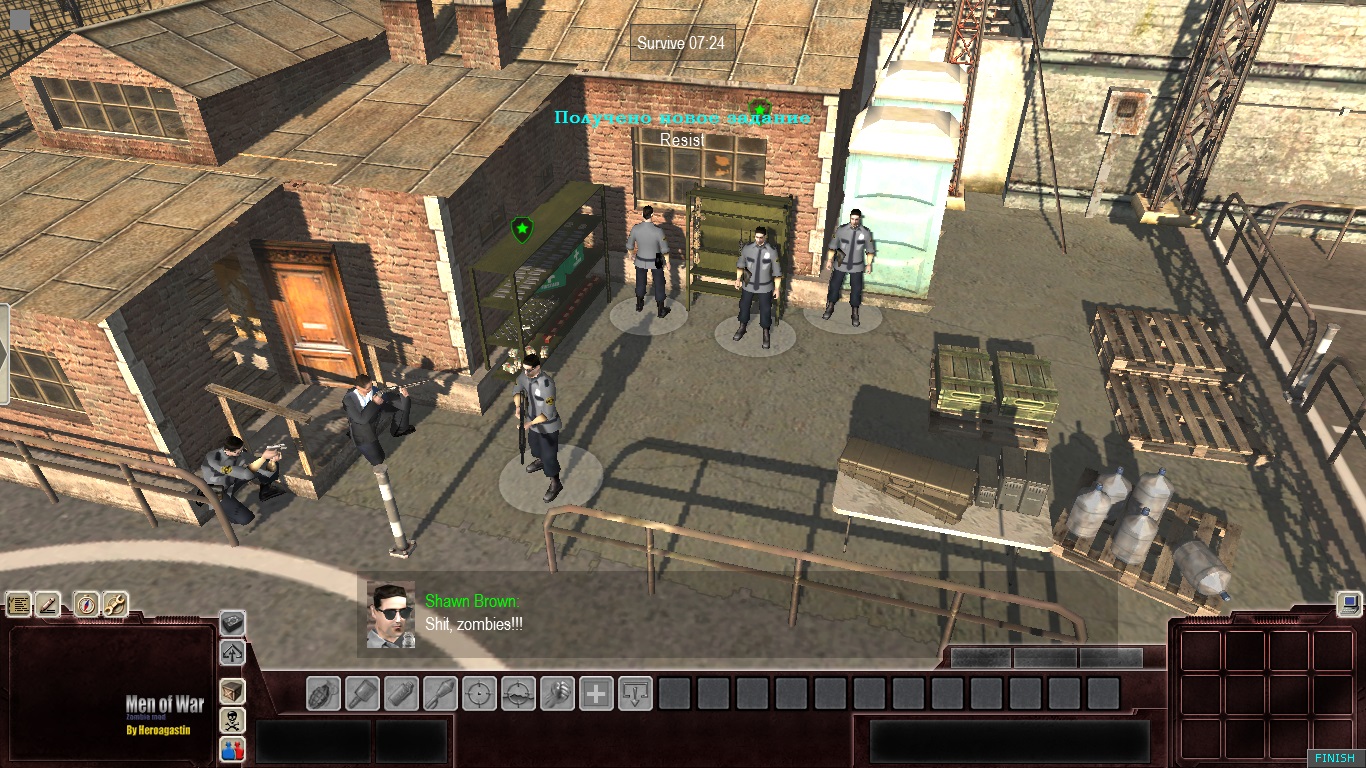Select the frag grenade action
1366x768 pixels.
[323, 693]
